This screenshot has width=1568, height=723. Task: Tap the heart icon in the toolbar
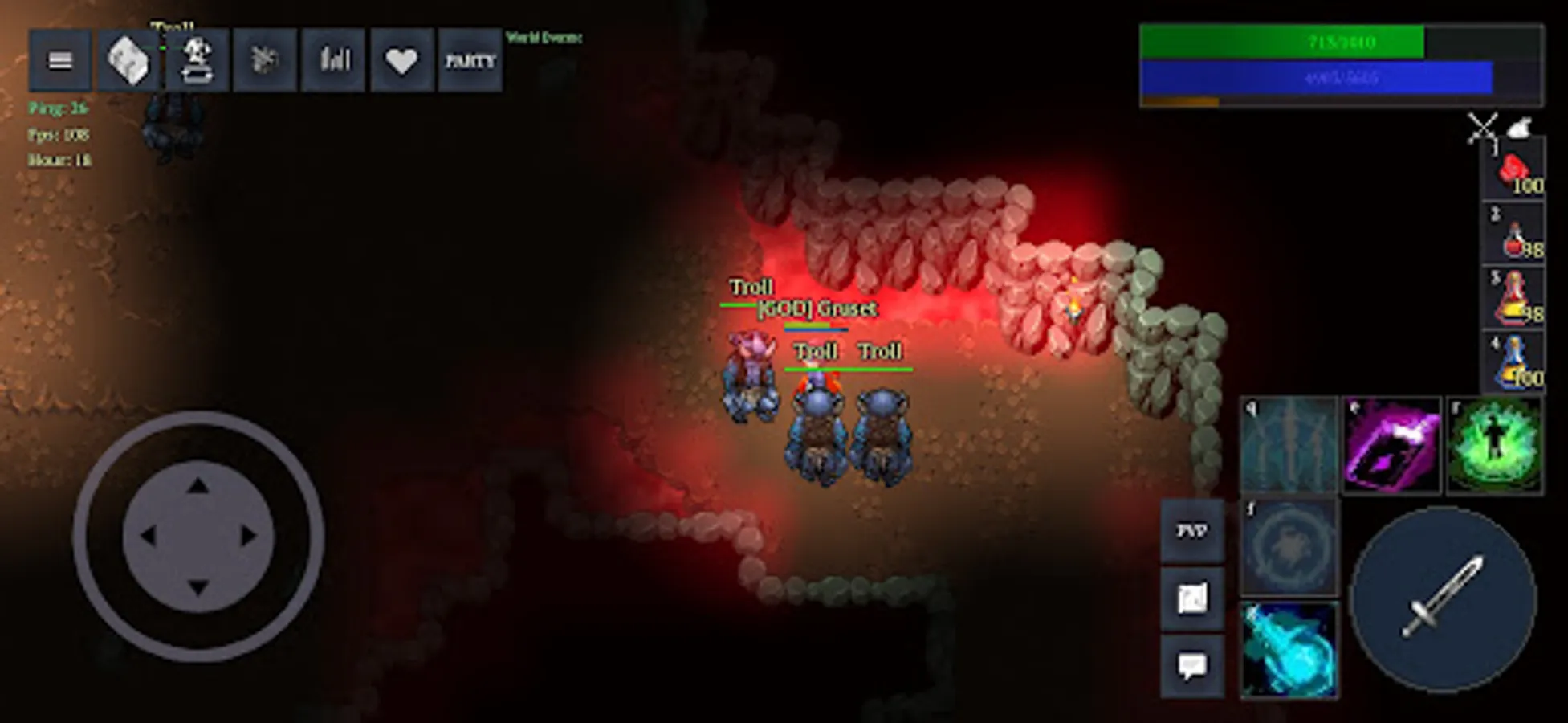point(400,59)
